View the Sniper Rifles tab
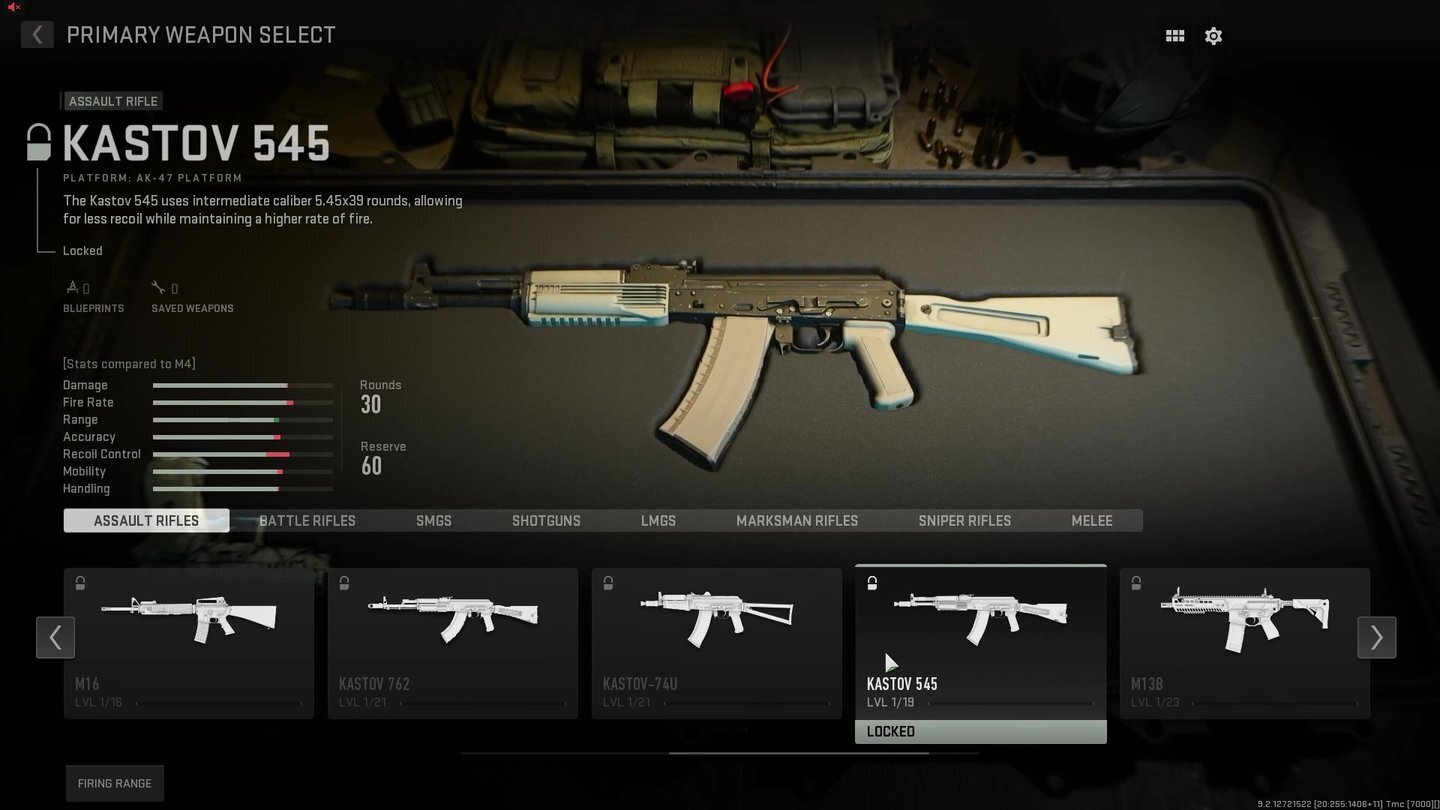Image resolution: width=1440 pixels, height=810 pixels. [x=964, y=521]
